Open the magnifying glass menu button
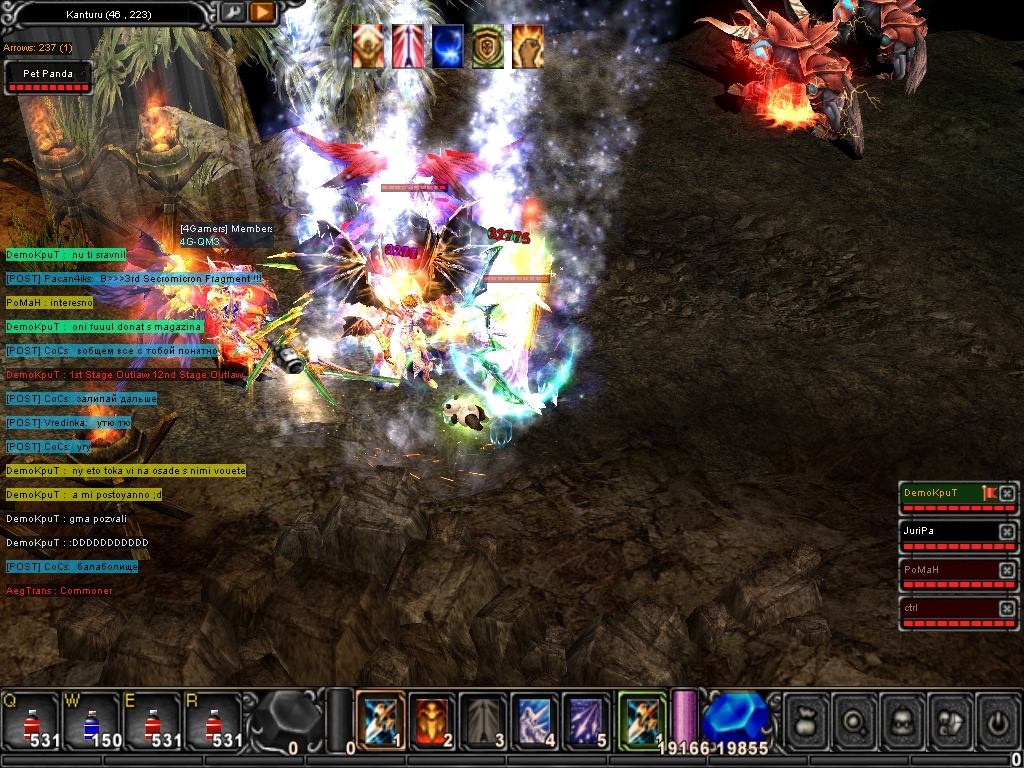This screenshot has width=1024, height=768. pos(855,720)
